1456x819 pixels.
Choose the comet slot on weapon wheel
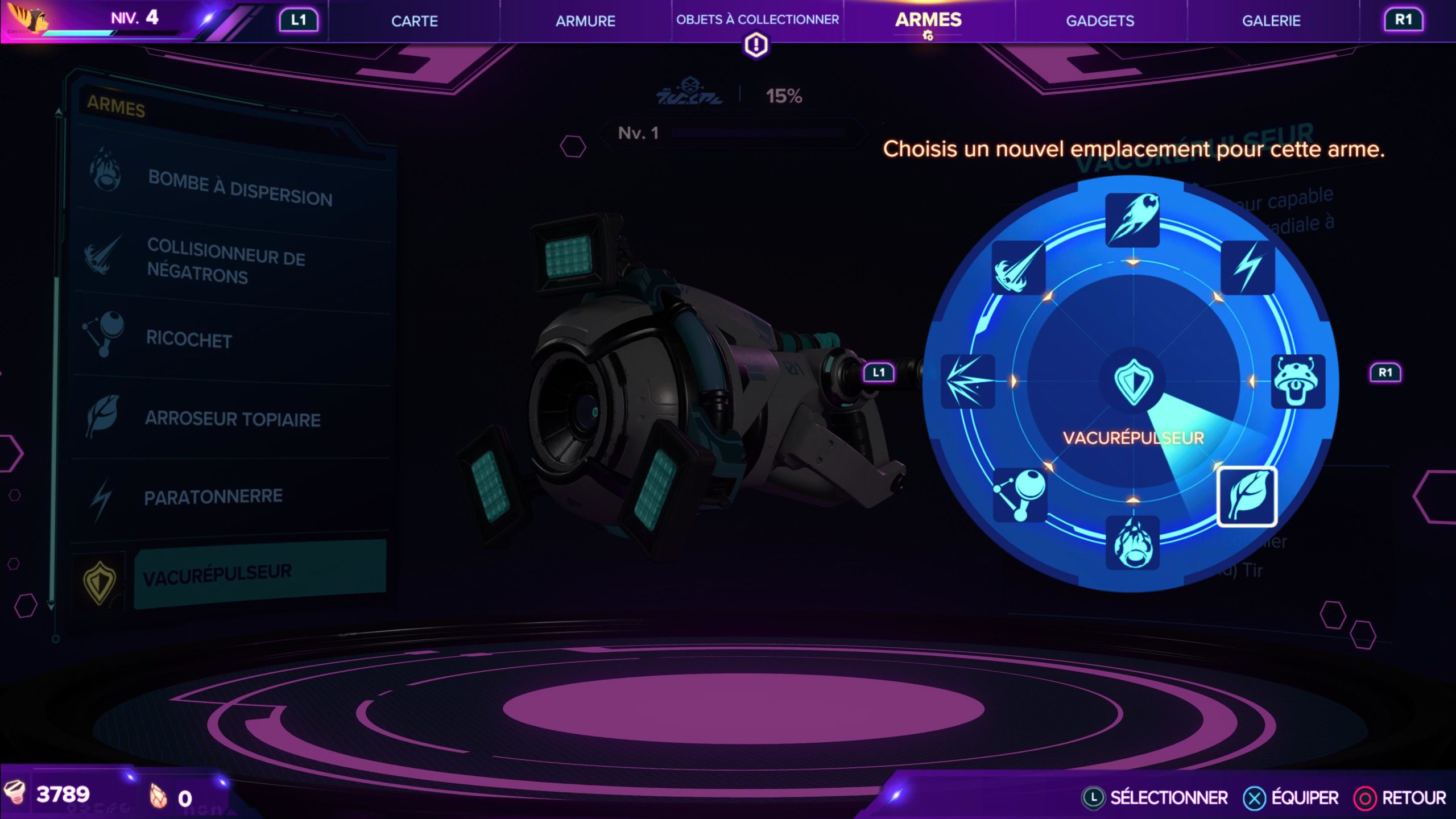point(1132,220)
